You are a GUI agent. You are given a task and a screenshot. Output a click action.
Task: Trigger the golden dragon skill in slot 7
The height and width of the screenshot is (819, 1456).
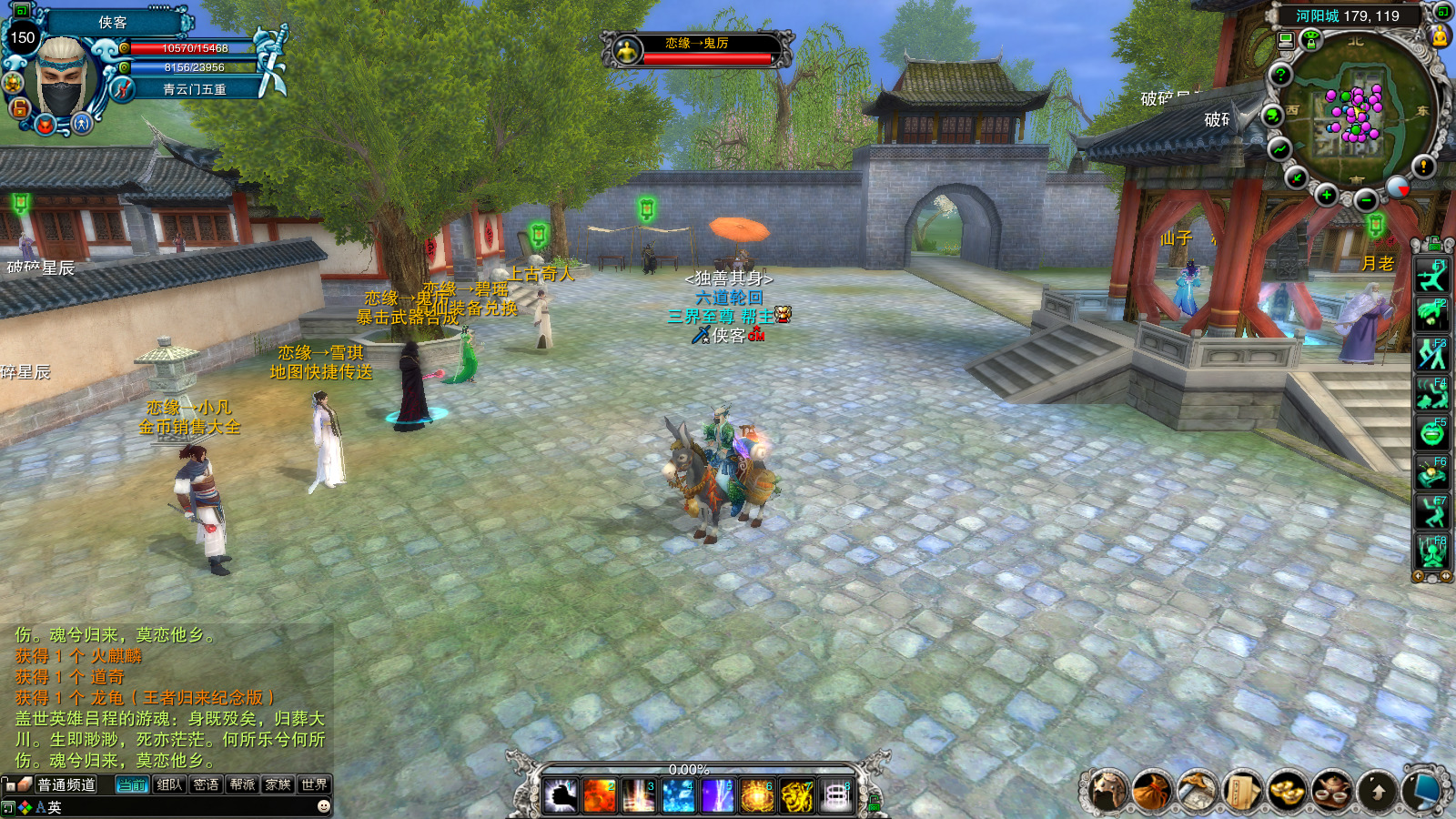point(796,796)
